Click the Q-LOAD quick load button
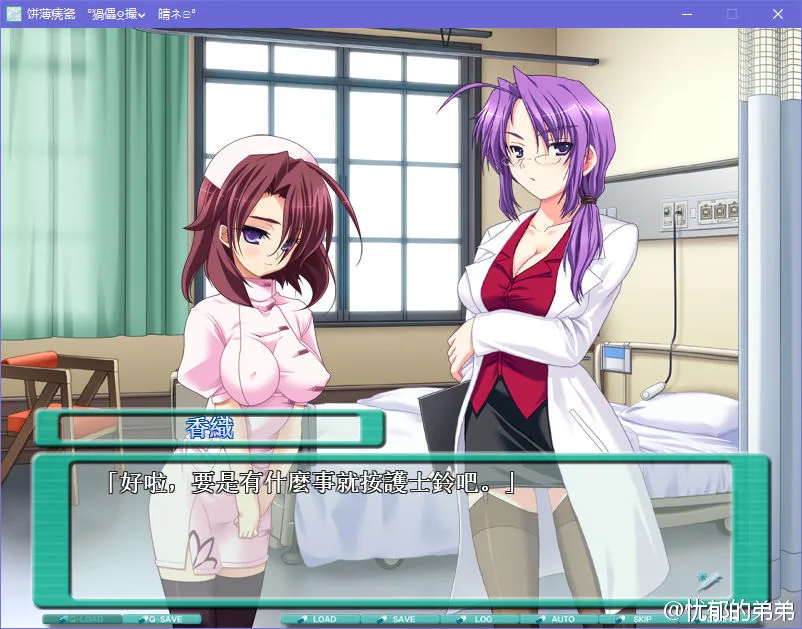Image resolution: width=802 pixels, height=629 pixels. (82, 619)
